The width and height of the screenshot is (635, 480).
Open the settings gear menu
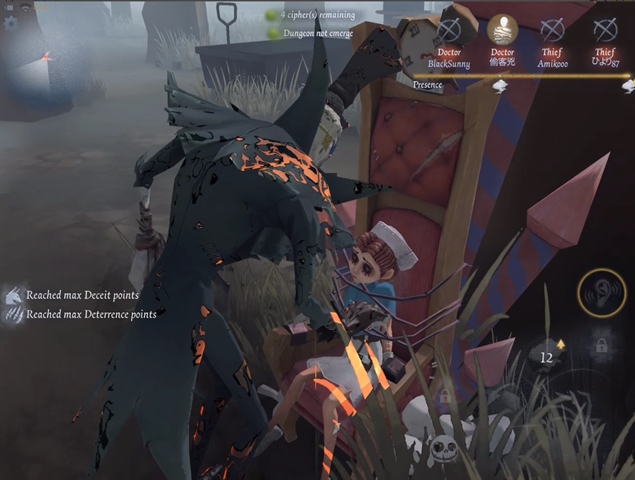[x=11, y=22]
